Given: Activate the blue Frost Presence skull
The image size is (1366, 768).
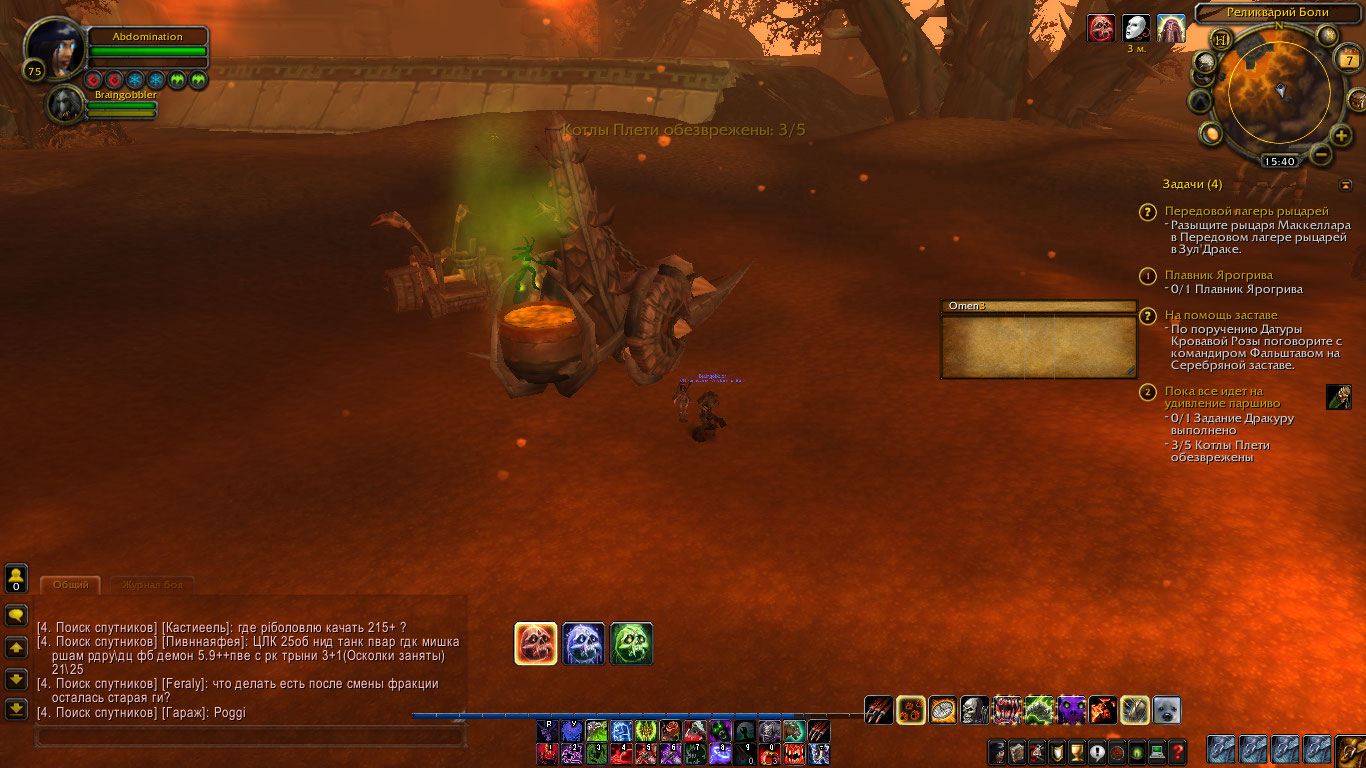Looking at the screenshot, I should pos(583,643).
